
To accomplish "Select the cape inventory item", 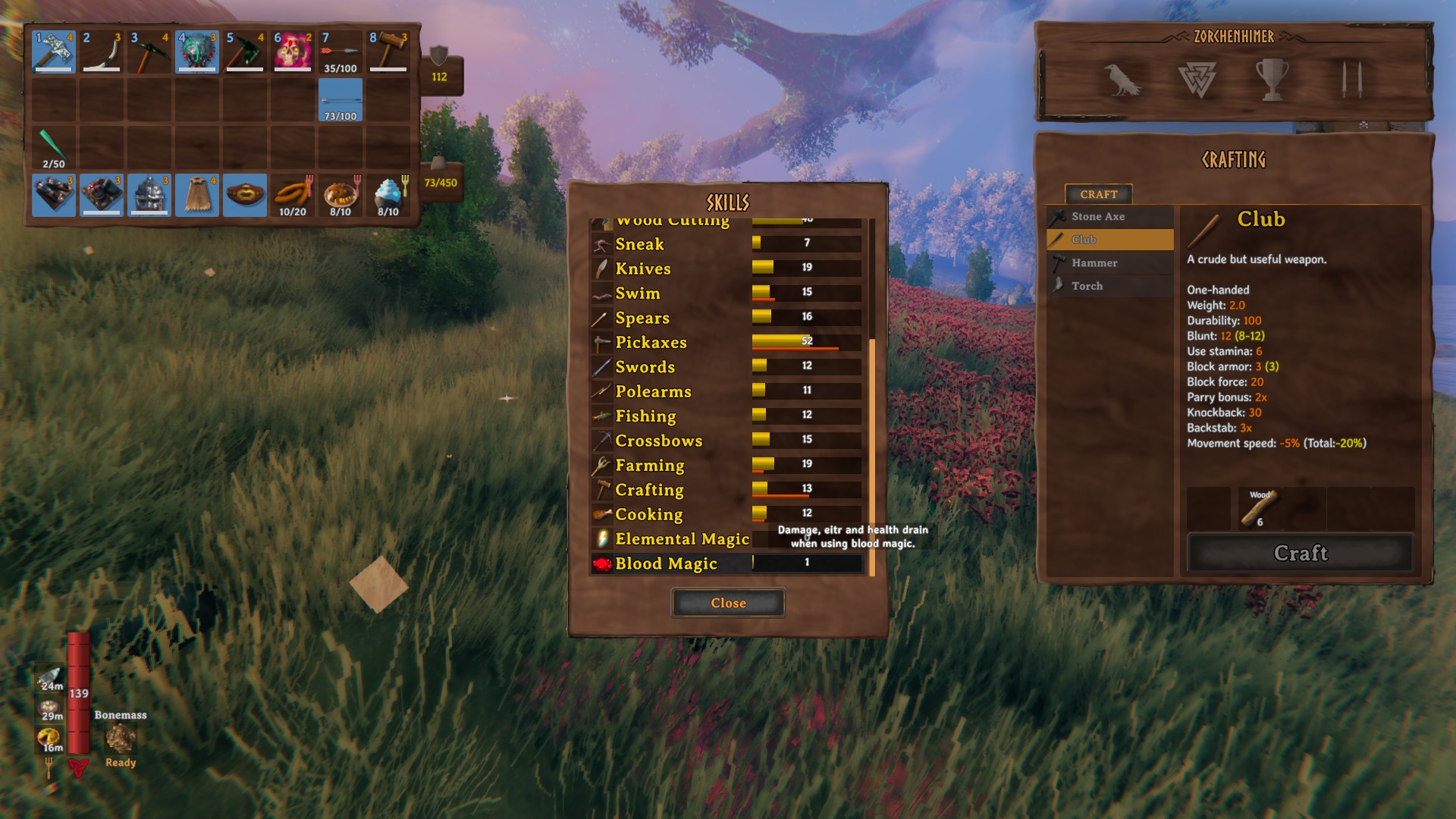I will coord(197,195).
